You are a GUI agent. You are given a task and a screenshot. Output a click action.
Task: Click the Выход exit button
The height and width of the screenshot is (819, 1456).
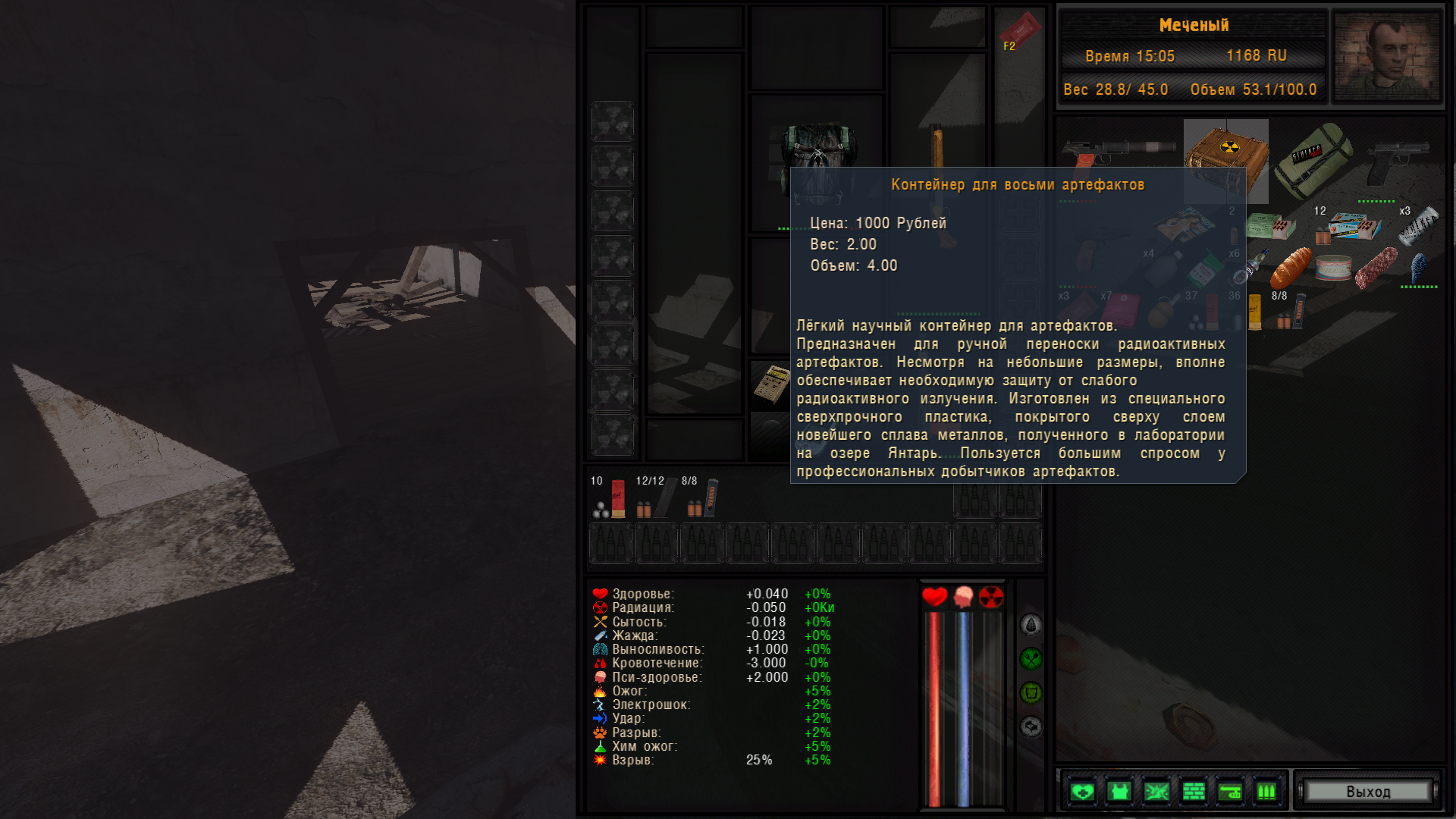[1368, 792]
